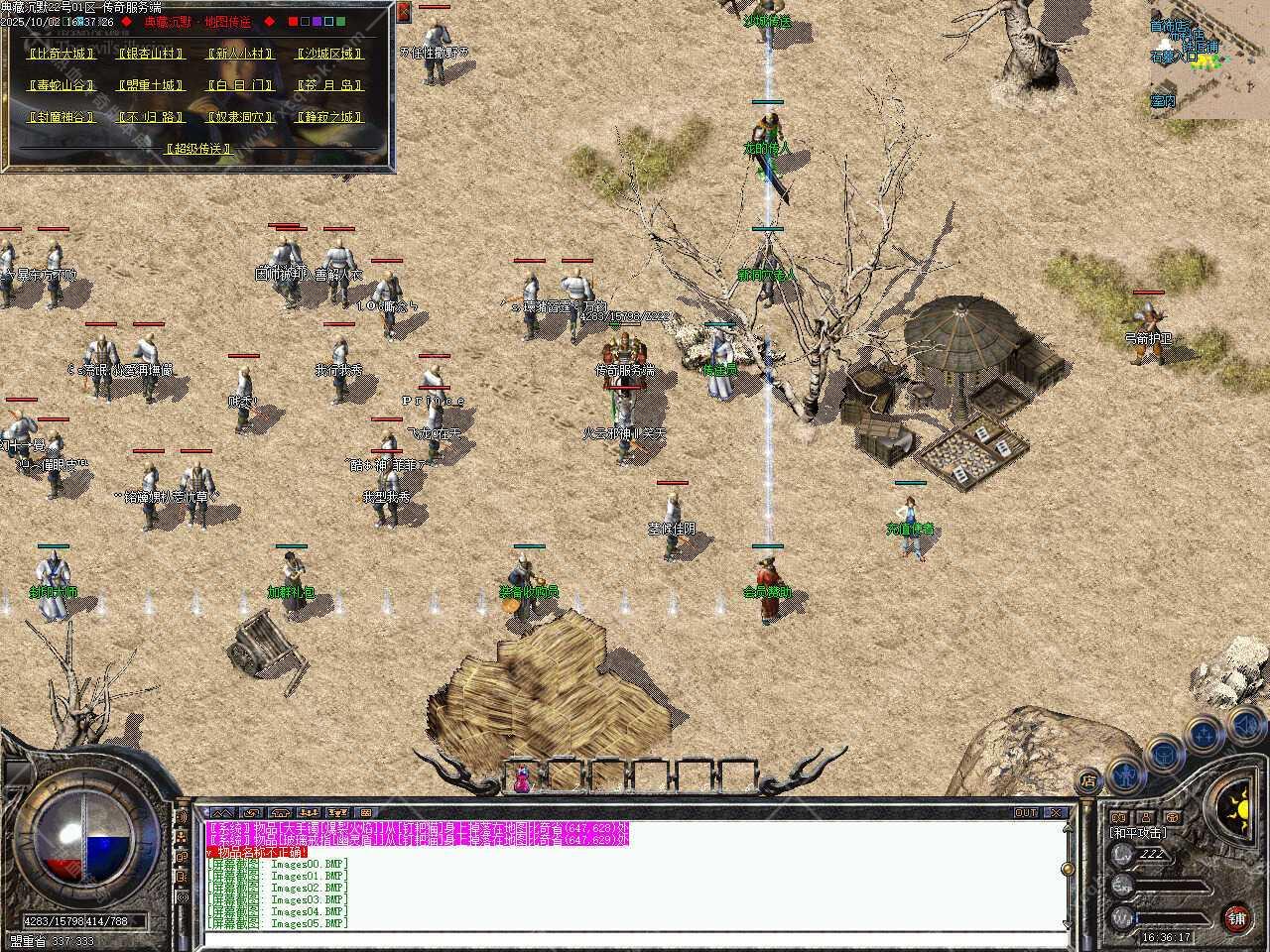The width and height of the screenshot is (1270, 952).
Task: Go to 苍月岛
Action: (x=329, y=85)
